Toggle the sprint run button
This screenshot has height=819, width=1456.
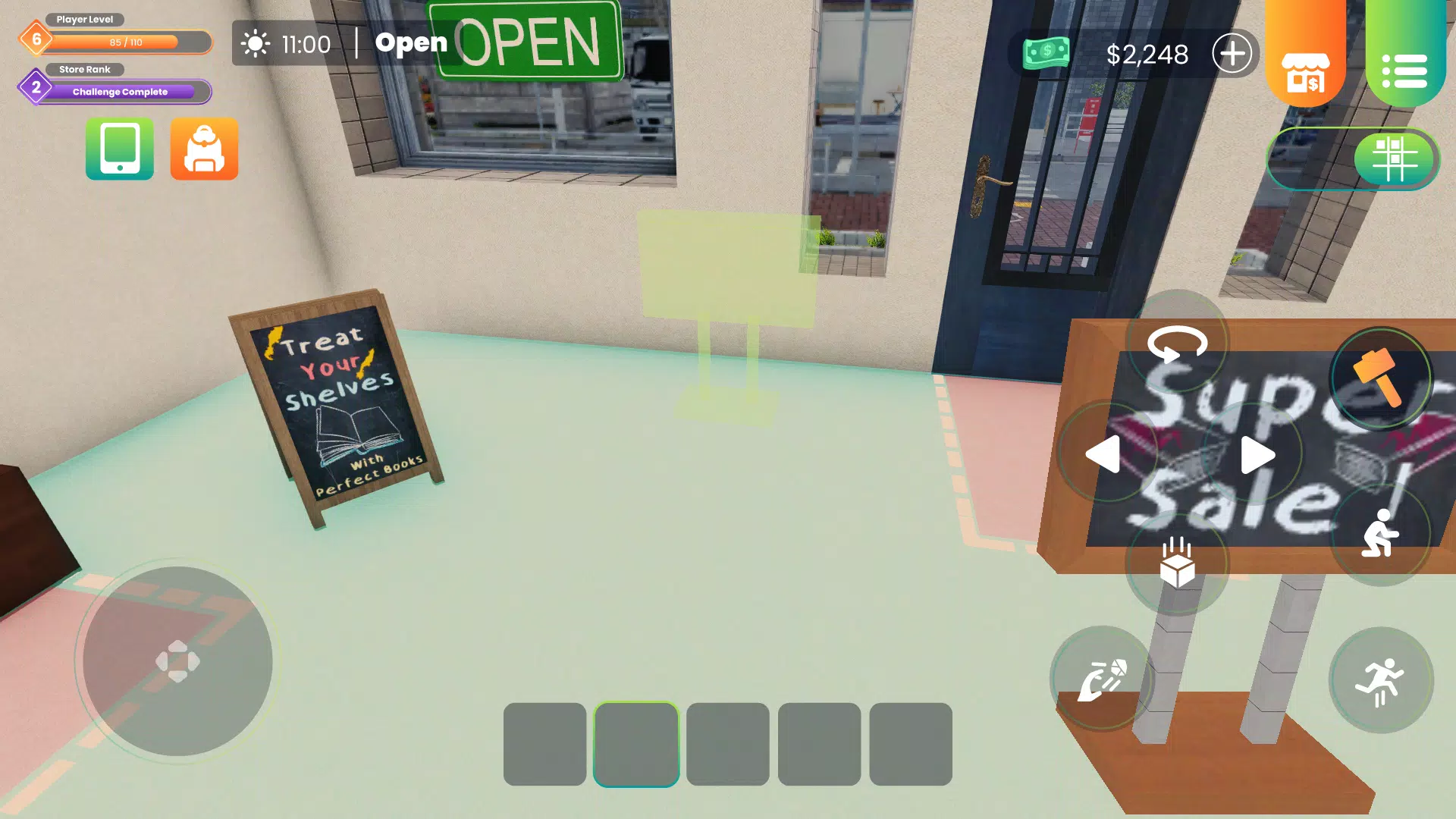click(x=1382, y=677)
